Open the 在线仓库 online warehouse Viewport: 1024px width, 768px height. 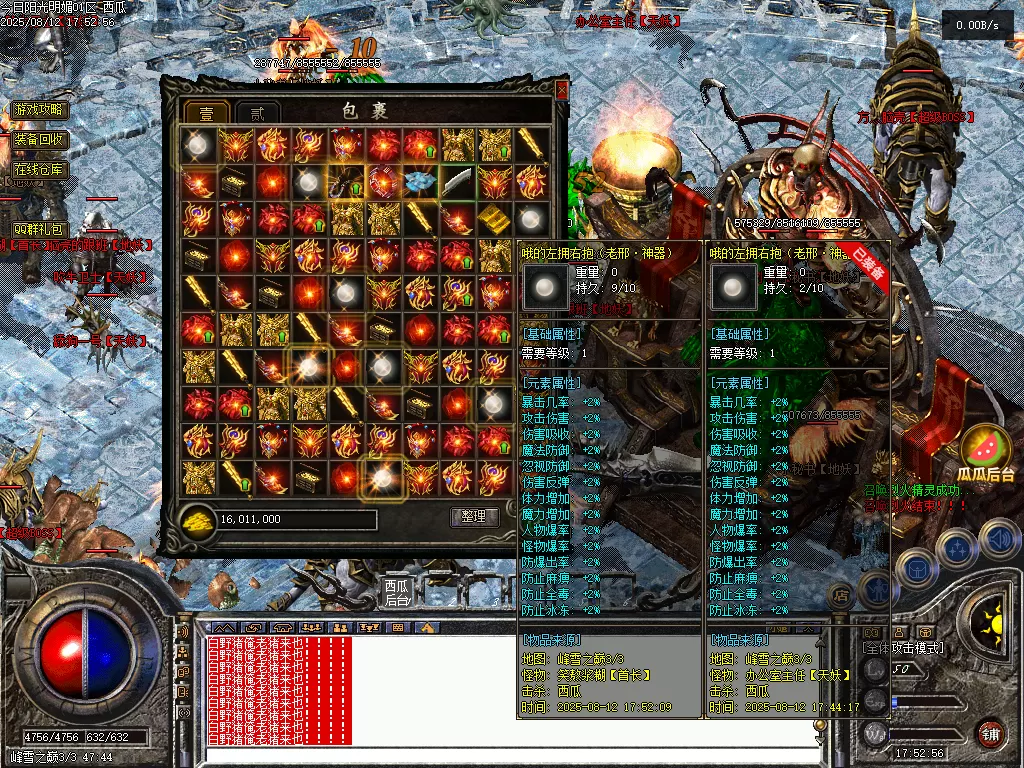coord(39,169)
